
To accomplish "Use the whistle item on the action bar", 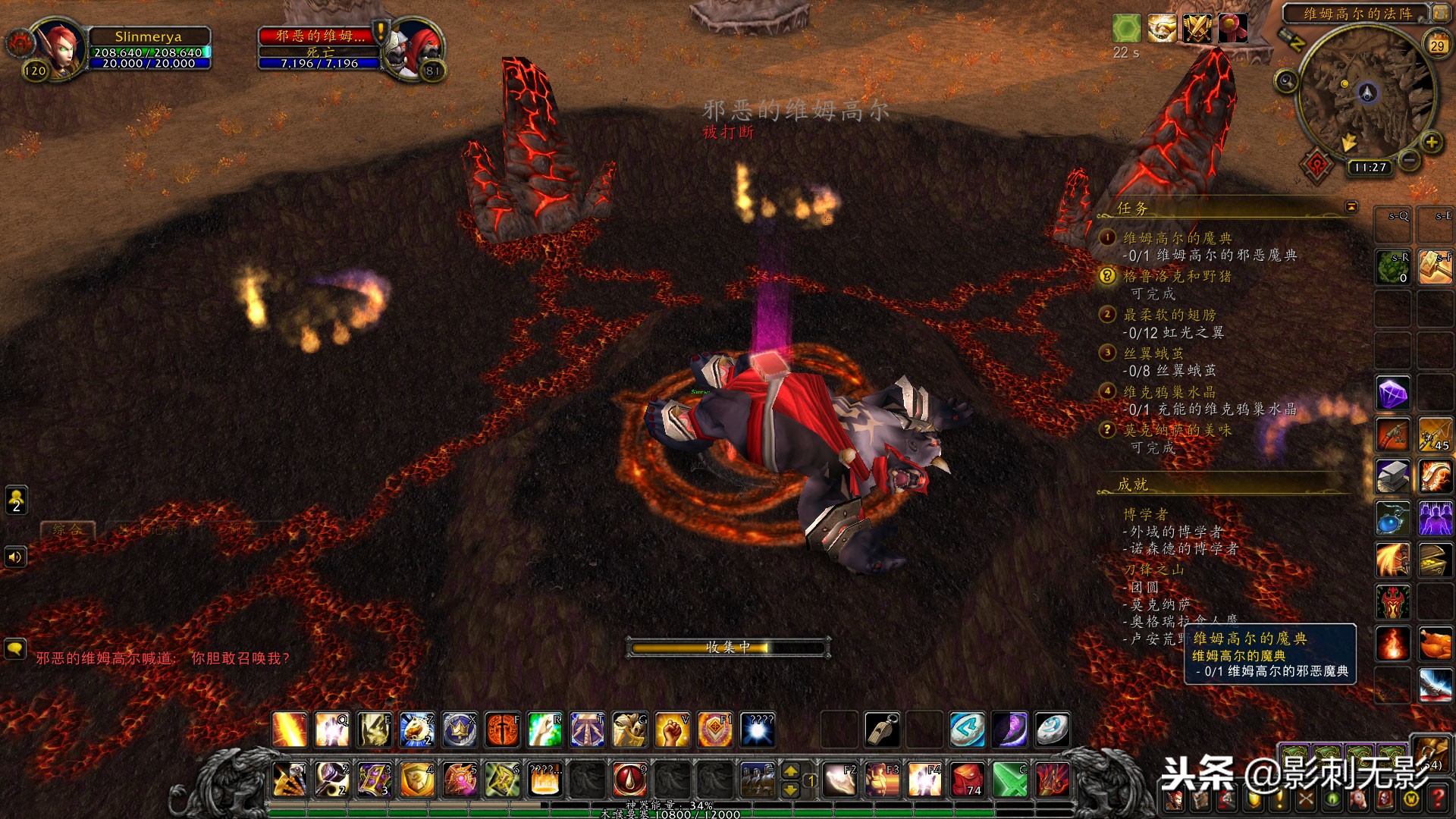I will pos(882,730).
